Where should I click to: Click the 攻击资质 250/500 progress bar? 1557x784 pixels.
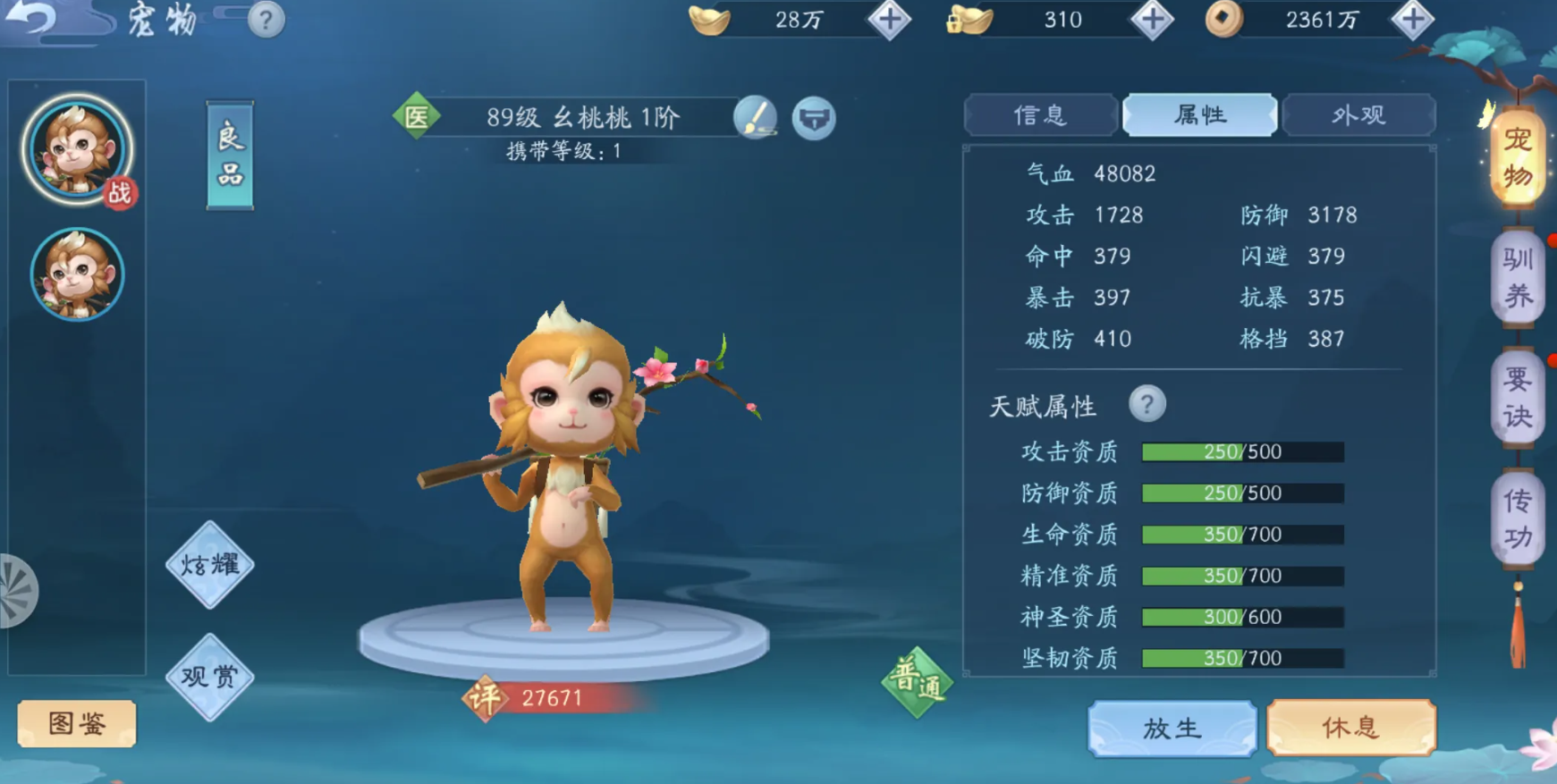click(1241, 451)
